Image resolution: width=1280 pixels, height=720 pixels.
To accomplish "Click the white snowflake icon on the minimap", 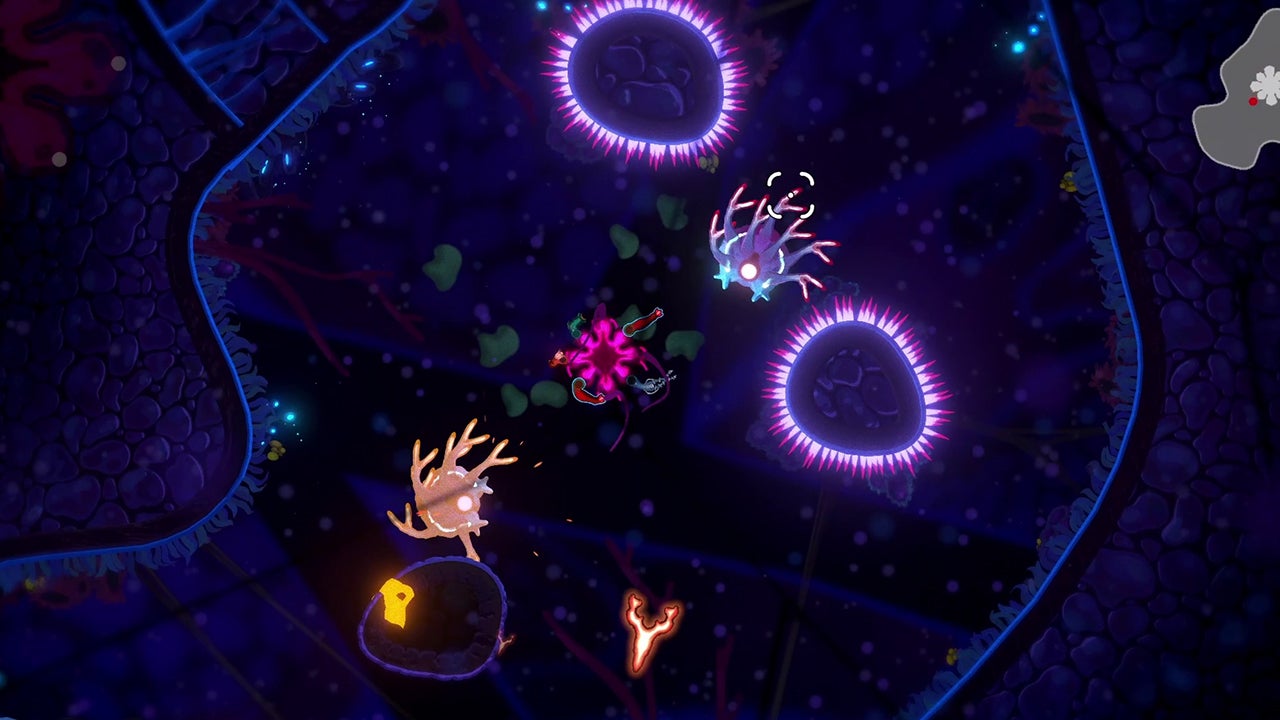I will pos(1268,85).
